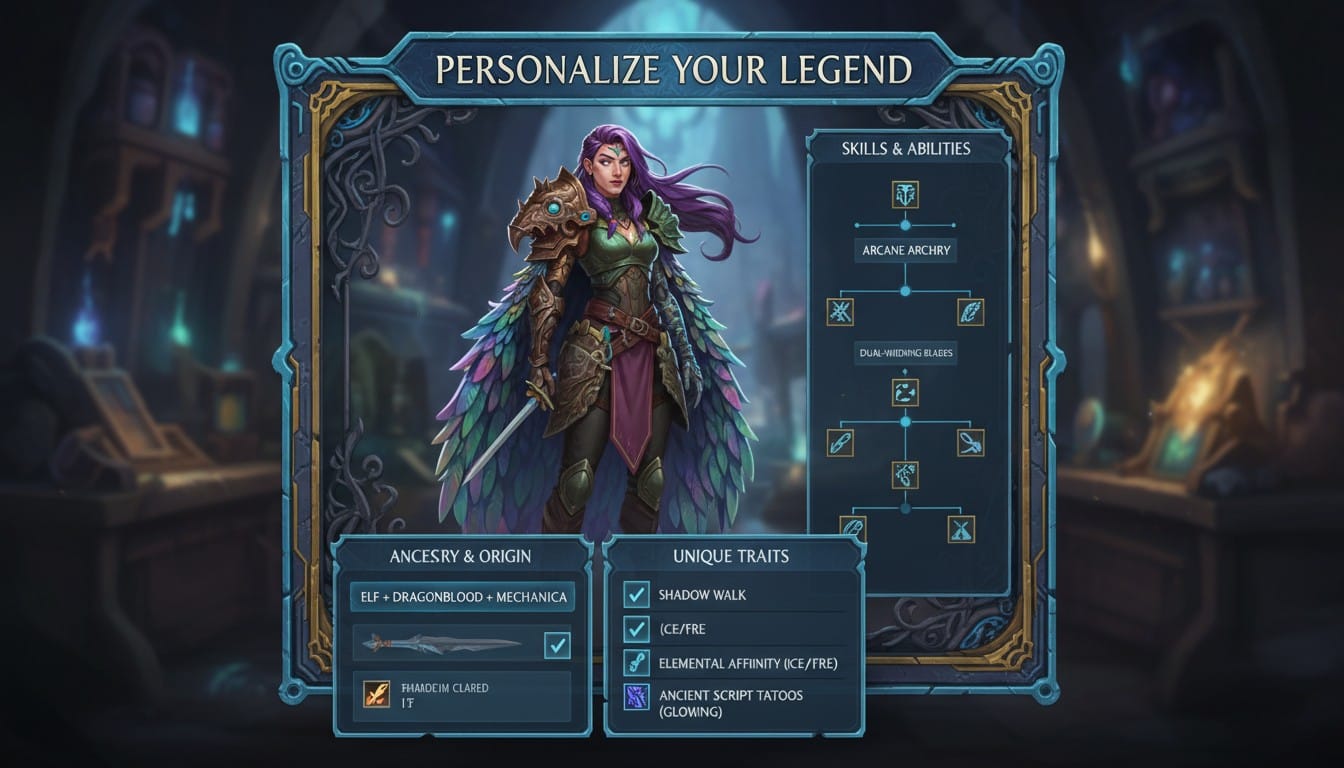Viewport: 1344px width, 768px height.
Task: Uncheck the Shadow Walk trait
Action: tap(636, 595)
